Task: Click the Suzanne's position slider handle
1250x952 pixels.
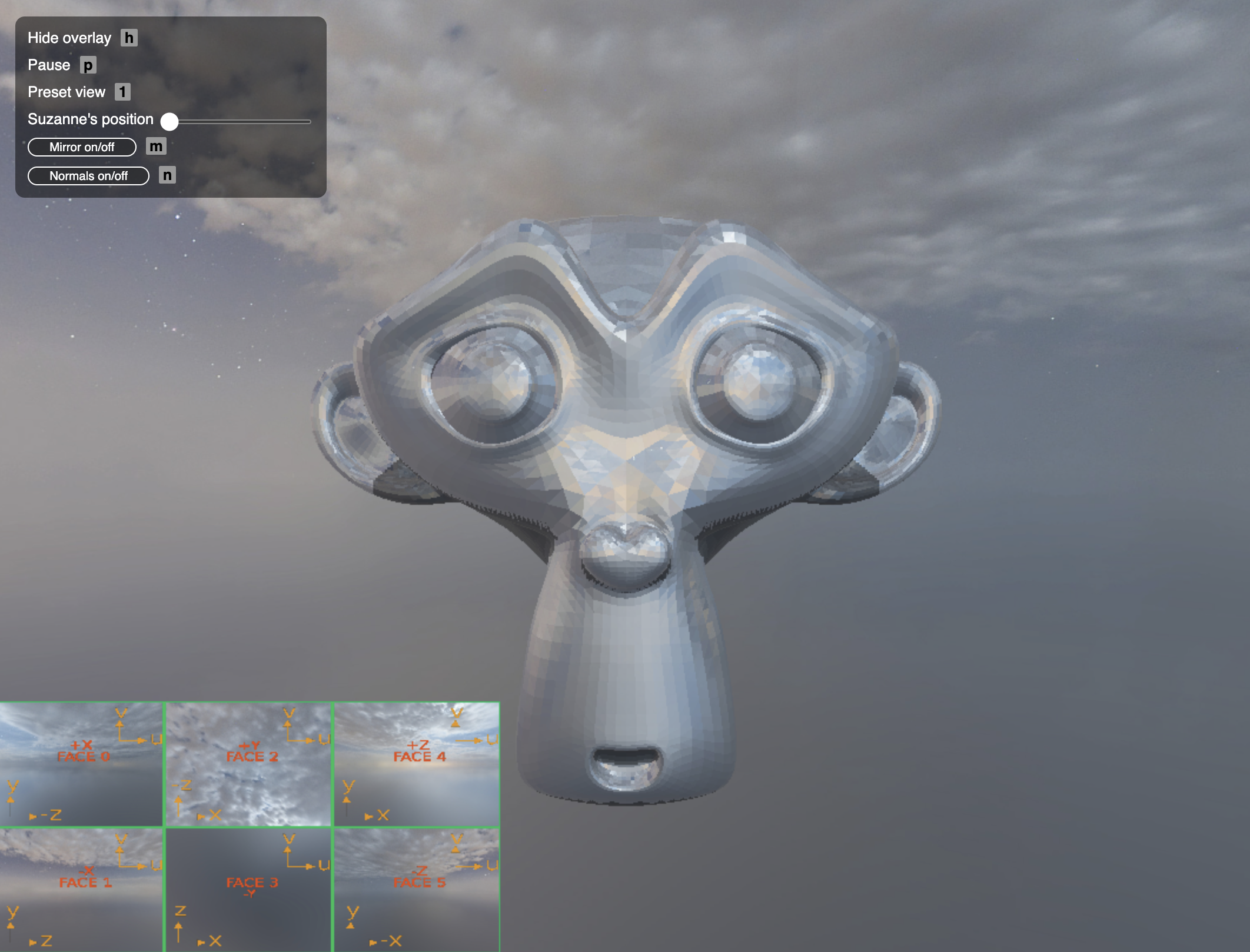Action: (169, 122)
